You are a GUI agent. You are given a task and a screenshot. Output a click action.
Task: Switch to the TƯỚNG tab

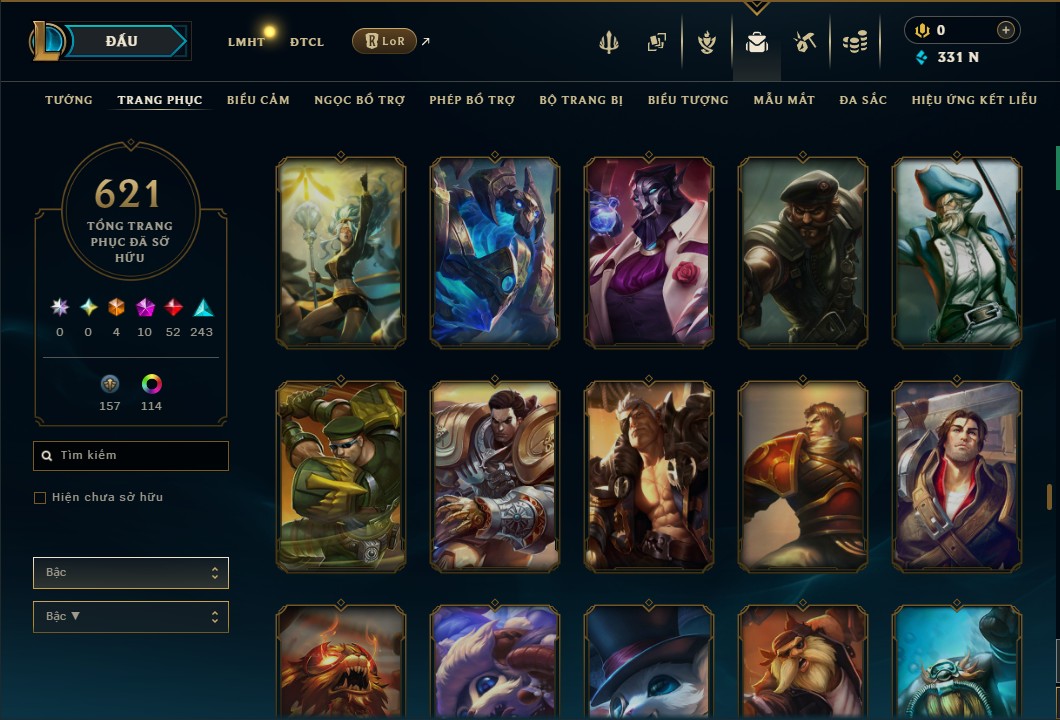pos(69,100)
